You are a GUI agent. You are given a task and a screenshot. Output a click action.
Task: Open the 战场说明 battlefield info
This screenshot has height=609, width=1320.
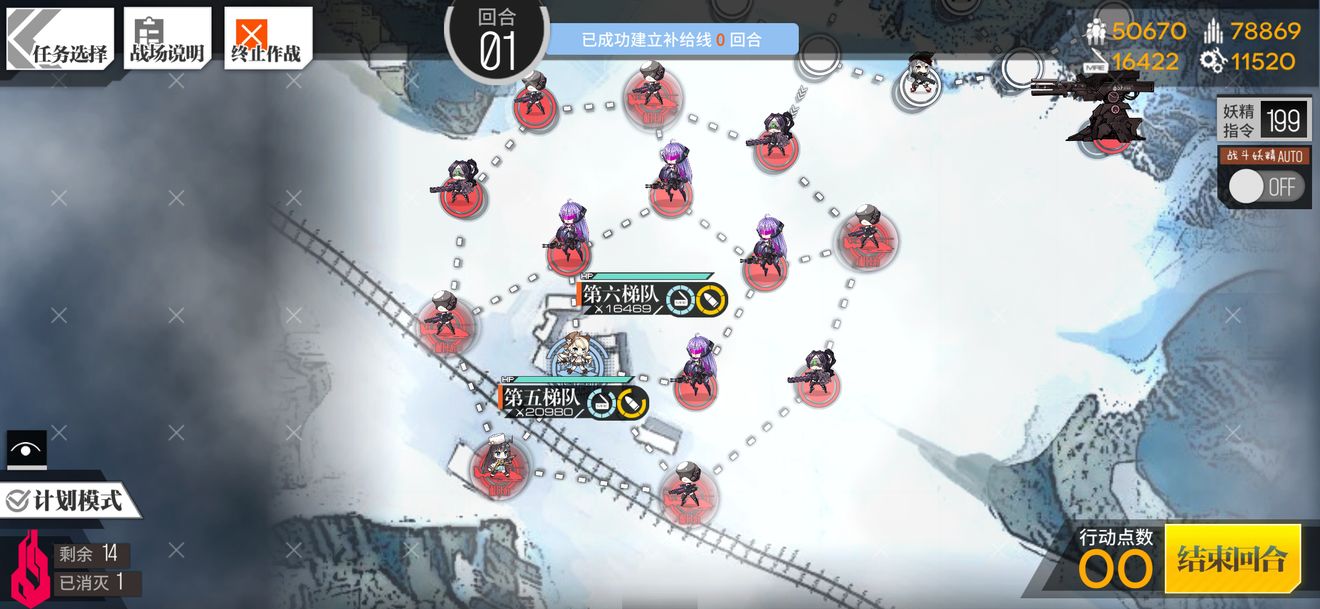click(x=167, y=40)
